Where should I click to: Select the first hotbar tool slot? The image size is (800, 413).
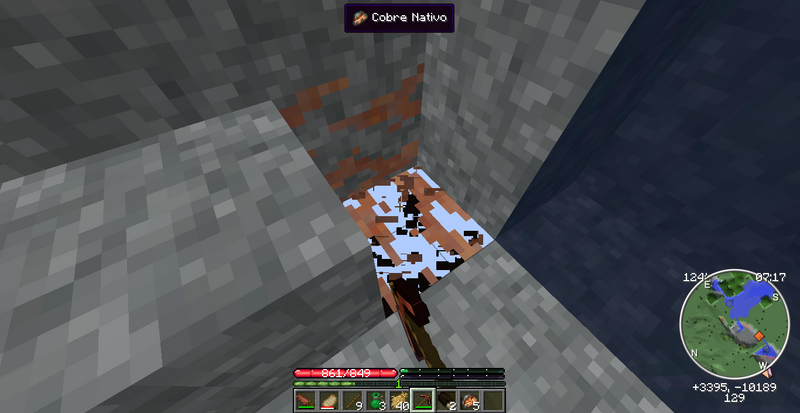pos(303,401)
